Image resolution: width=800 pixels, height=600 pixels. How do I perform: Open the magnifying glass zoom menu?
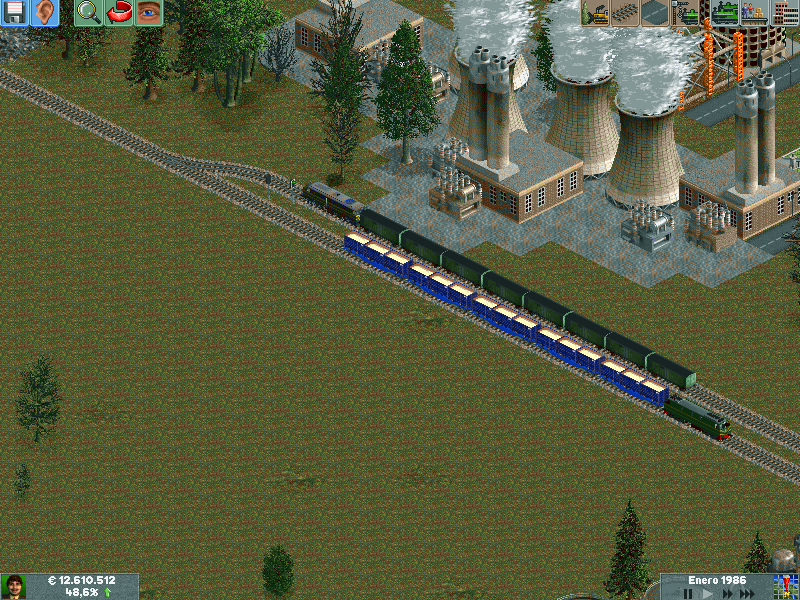89,13
